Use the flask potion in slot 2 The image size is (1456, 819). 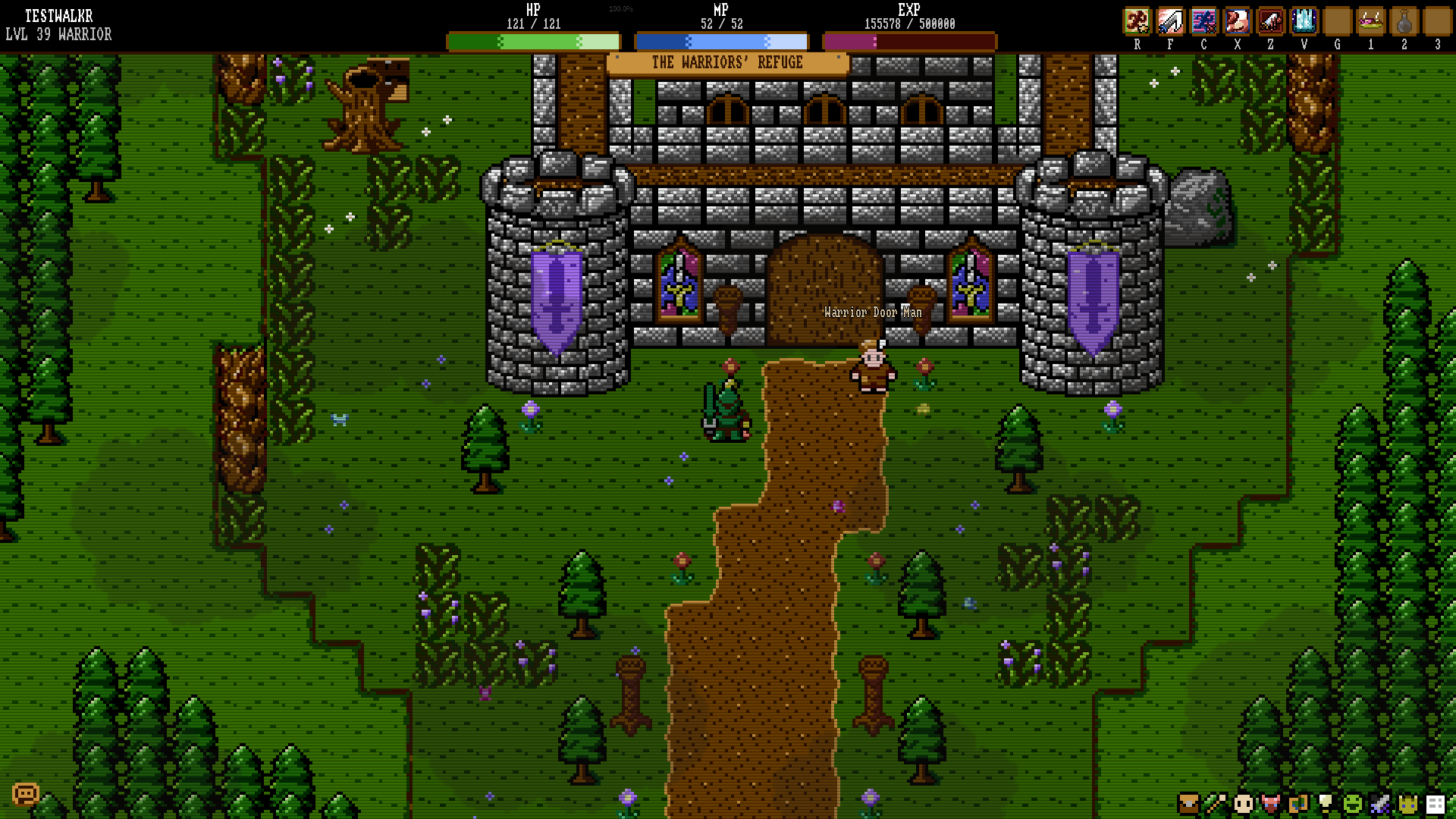[x=1404, y=21]
